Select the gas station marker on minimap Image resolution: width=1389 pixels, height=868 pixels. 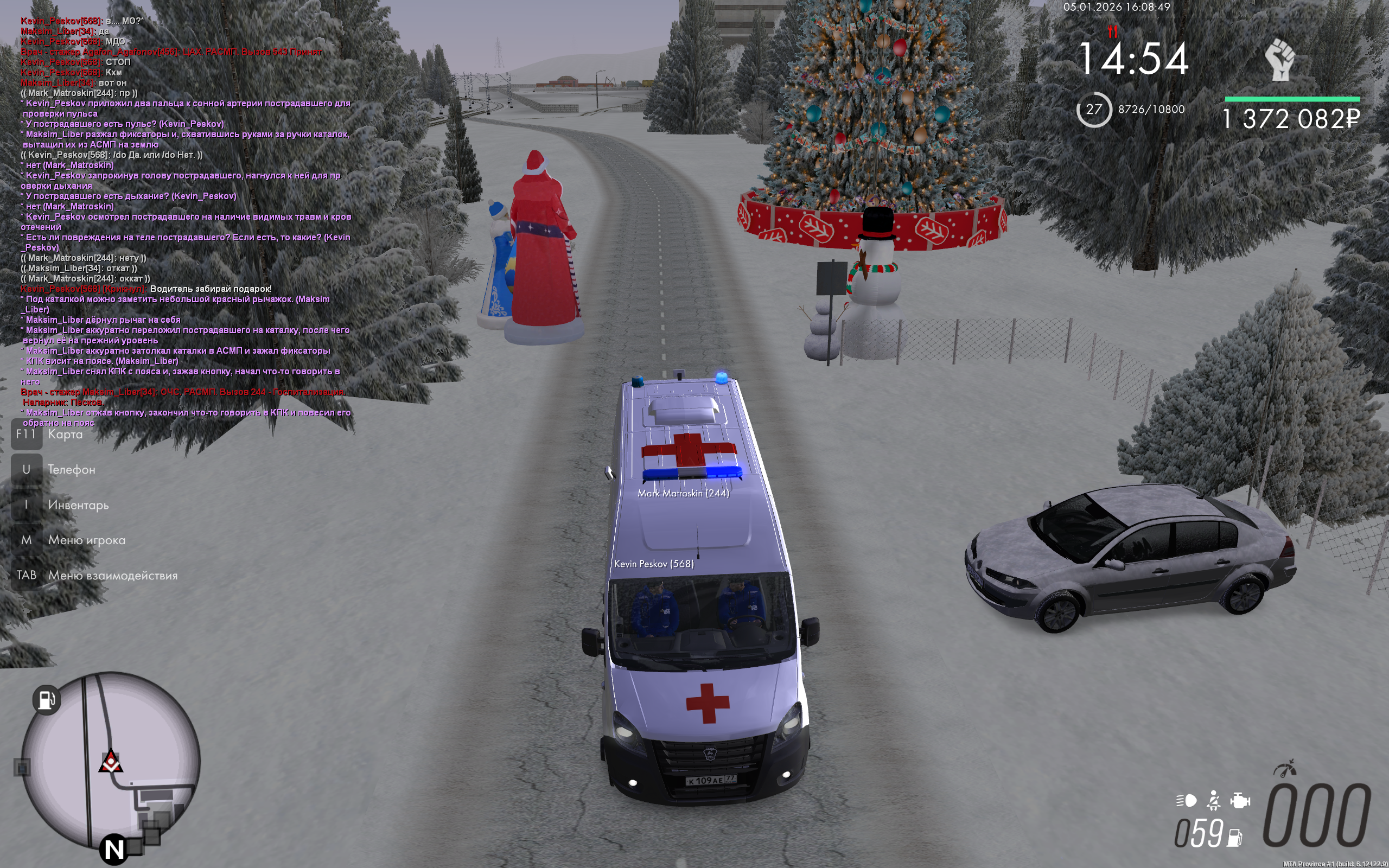46,699
